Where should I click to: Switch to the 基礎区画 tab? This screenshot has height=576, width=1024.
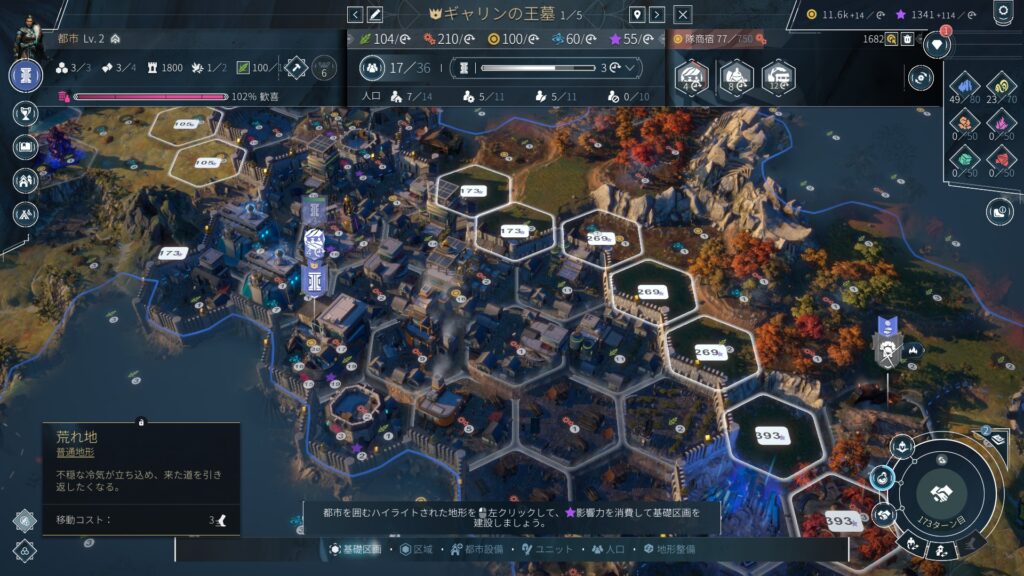pyautogui.click(x=356, y=549)
